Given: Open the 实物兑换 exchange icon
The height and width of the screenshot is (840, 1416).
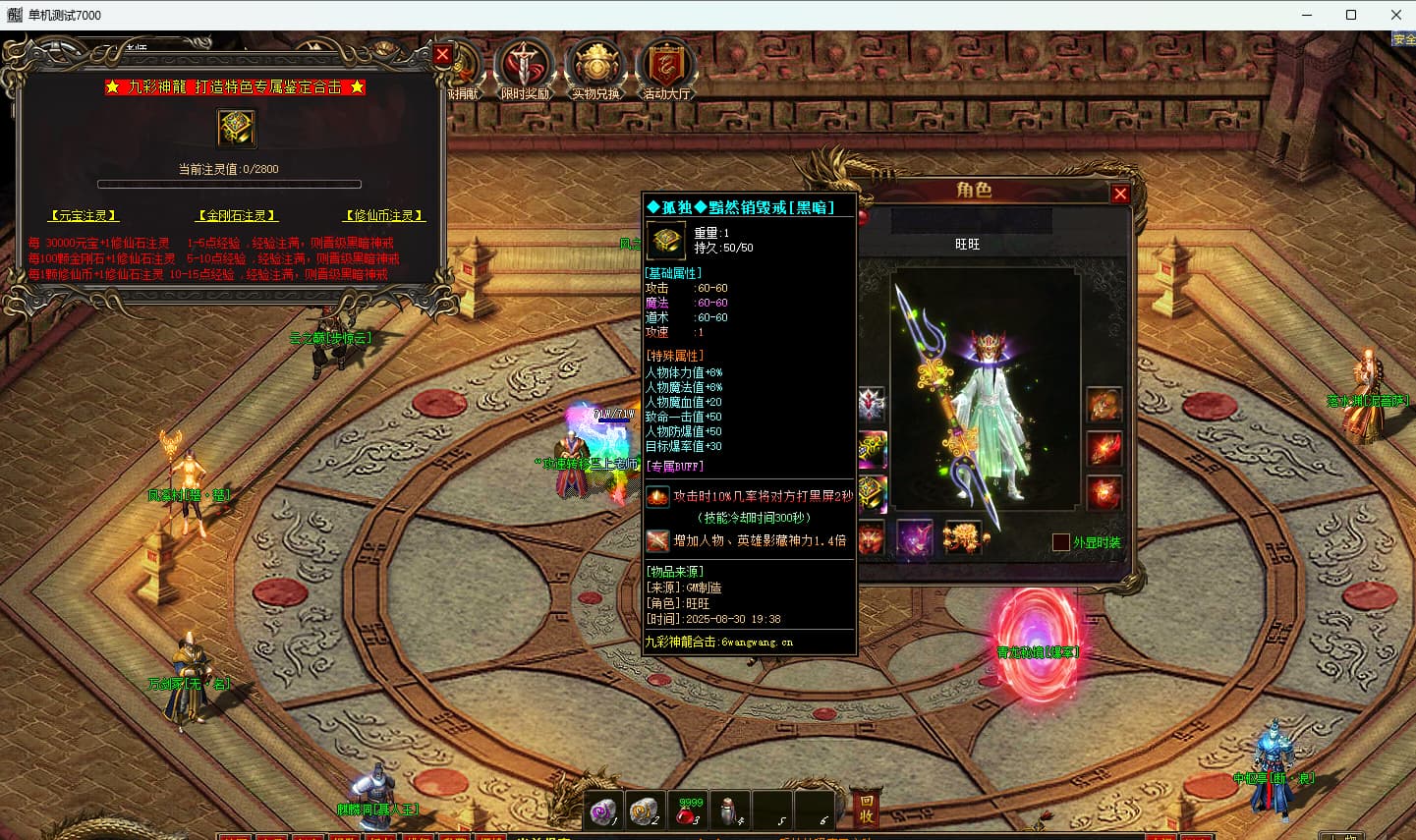Looking at the screenshot, I should tap(595, 69).
